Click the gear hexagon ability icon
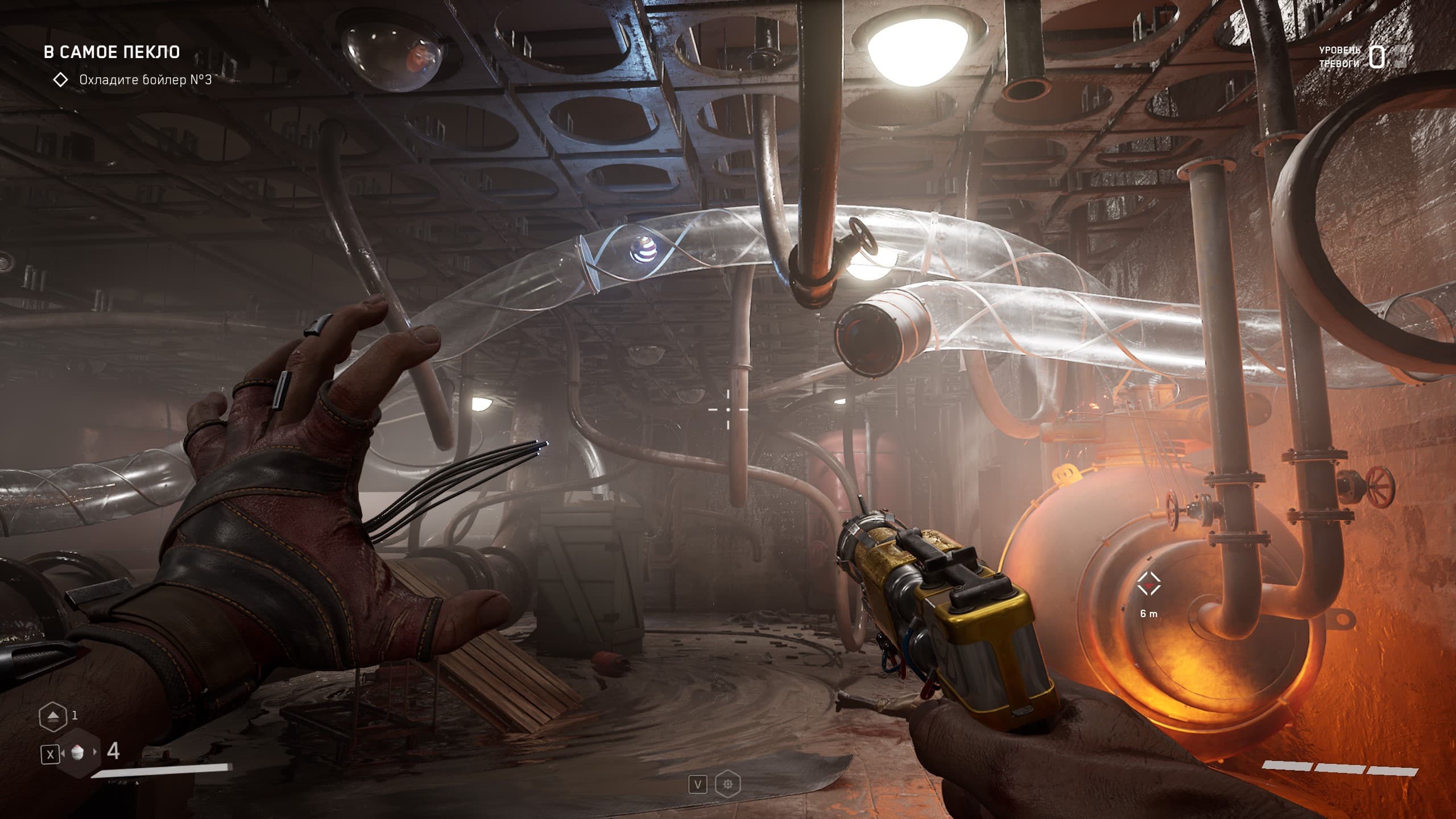This screenshot has height=819, width=1456. 727,785
